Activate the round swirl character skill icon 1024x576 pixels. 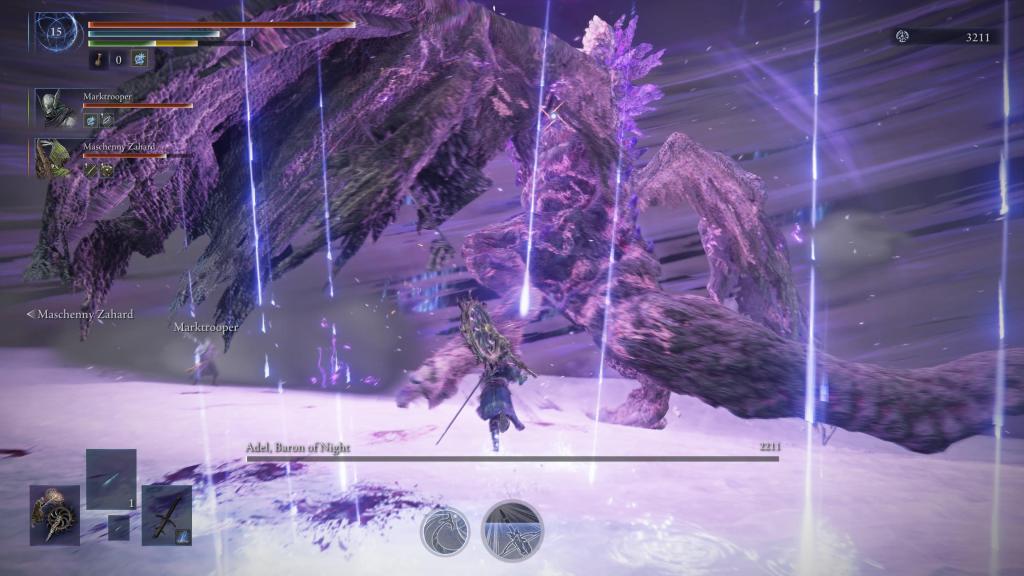pos(444,528)
